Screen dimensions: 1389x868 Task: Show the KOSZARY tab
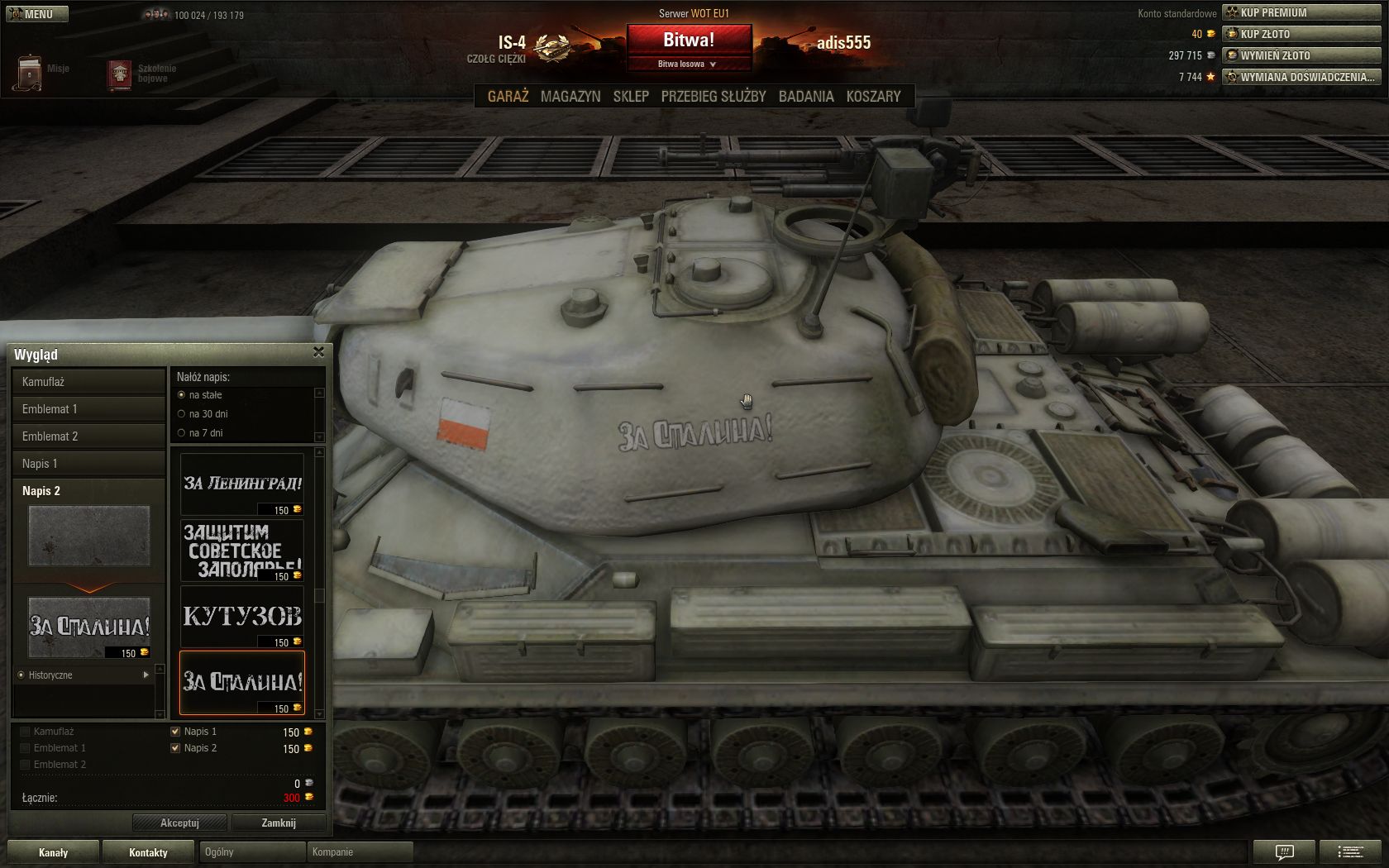[873, 97]
